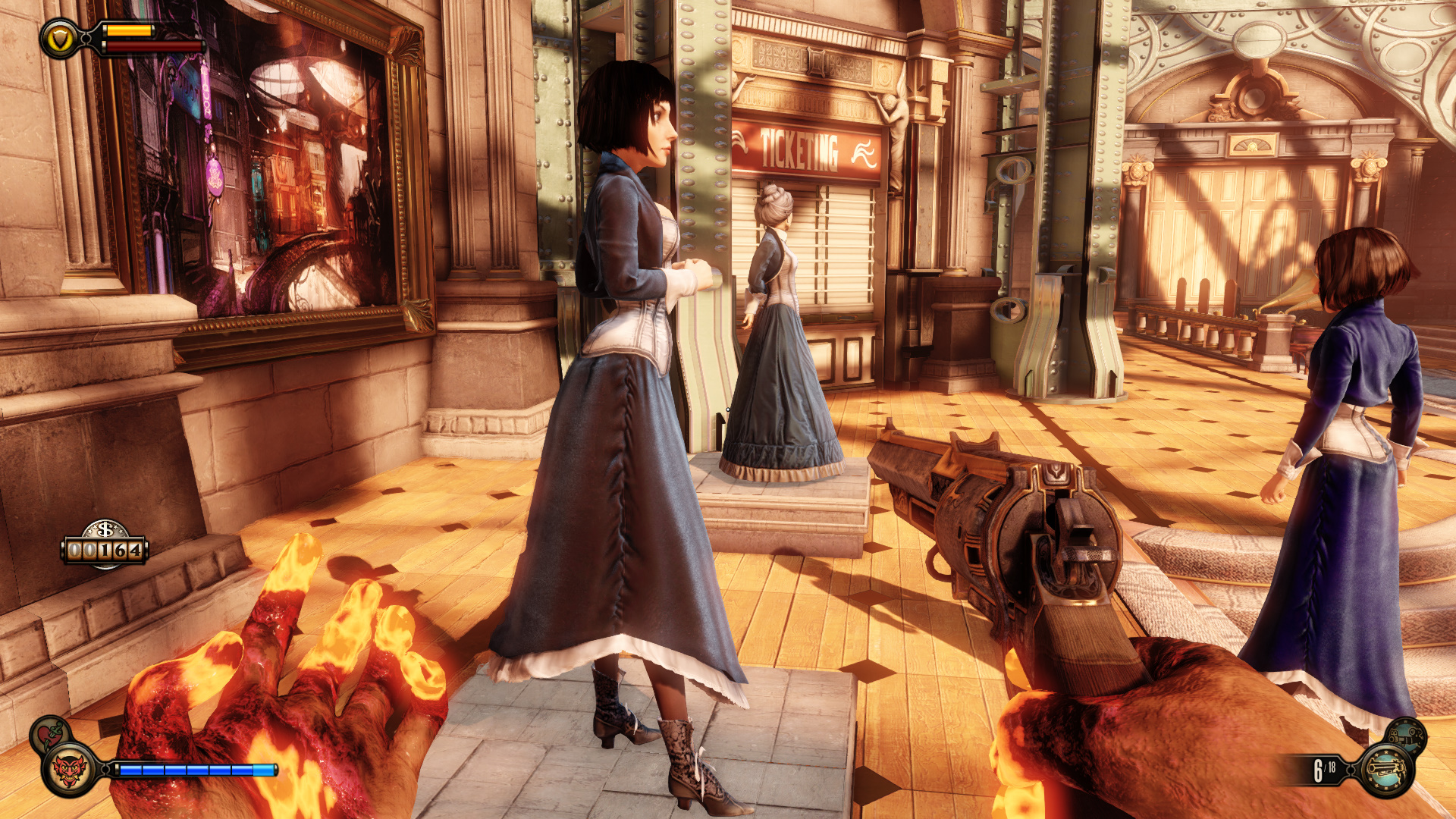The image size is (1456, 819).
Task: Swap to the secondary weapon icon
Action: tap(1407, 735)
